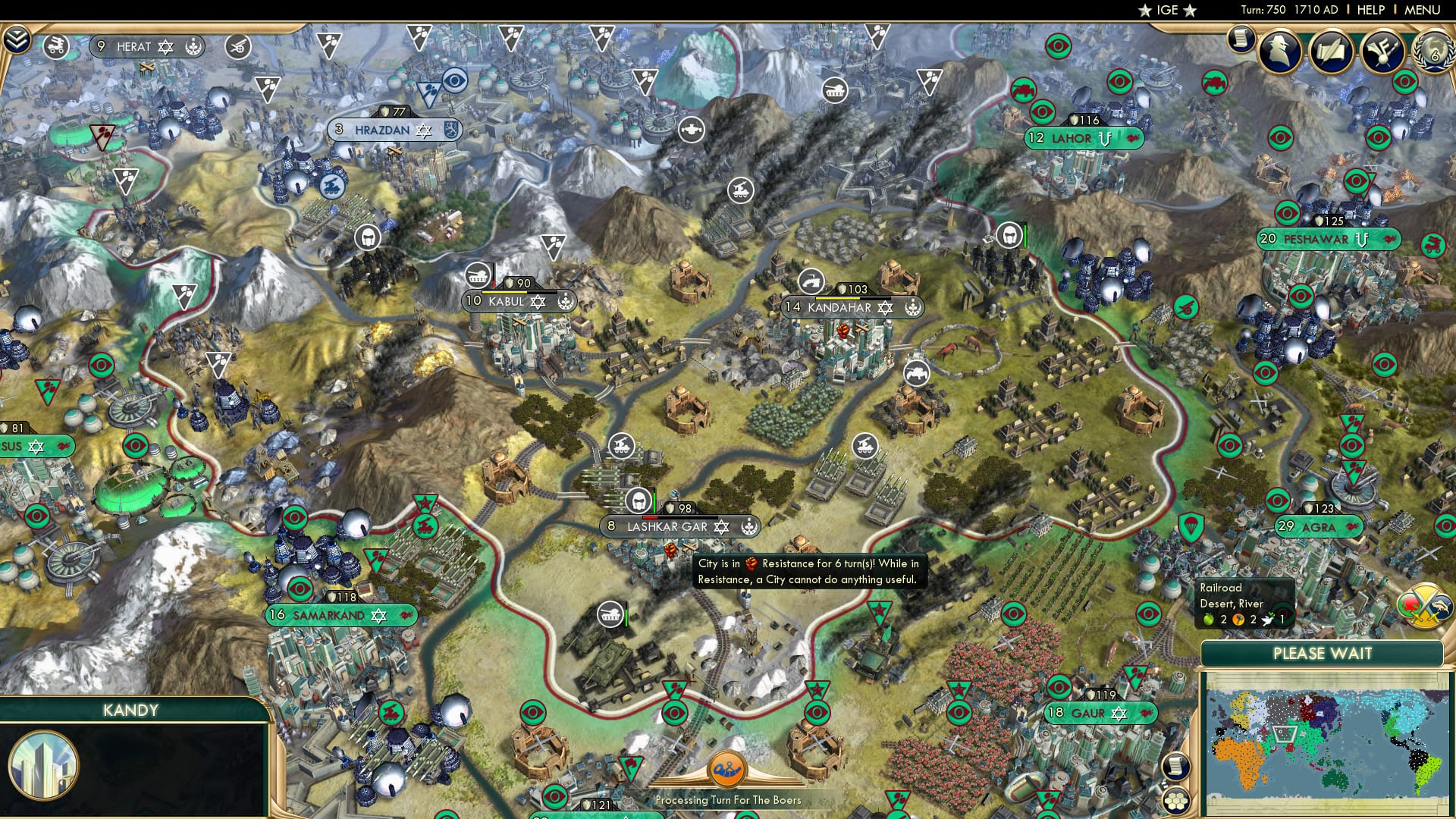Select the infantry unit icon near Lashkar Gar

(638, 500)
